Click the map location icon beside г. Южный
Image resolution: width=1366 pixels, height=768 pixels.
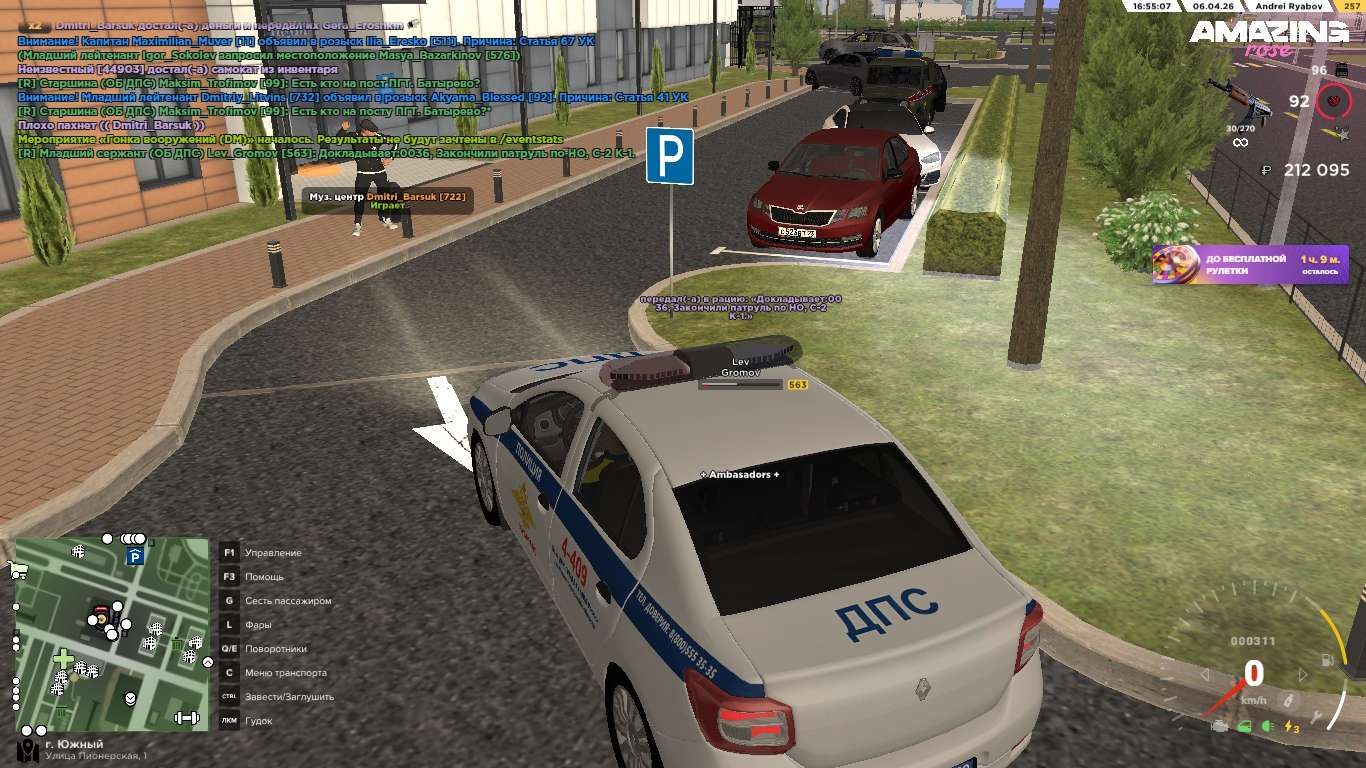(x=28, y=749)
